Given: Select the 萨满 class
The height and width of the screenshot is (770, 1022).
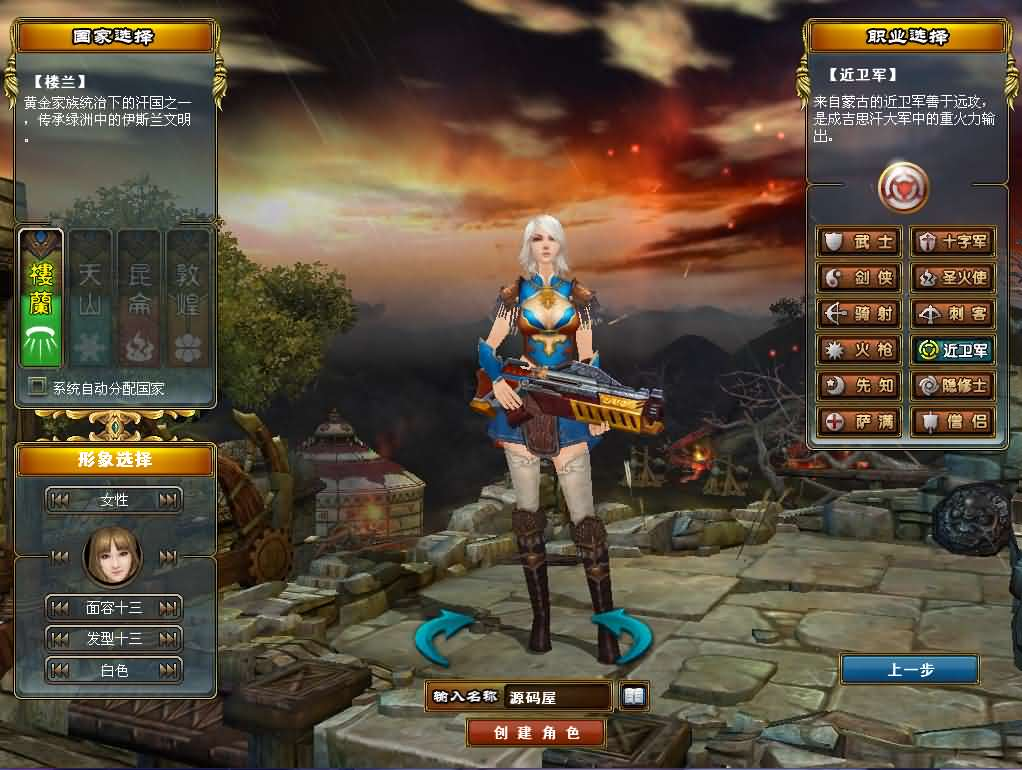Looking at the screenshot, I should pos(860,422).
